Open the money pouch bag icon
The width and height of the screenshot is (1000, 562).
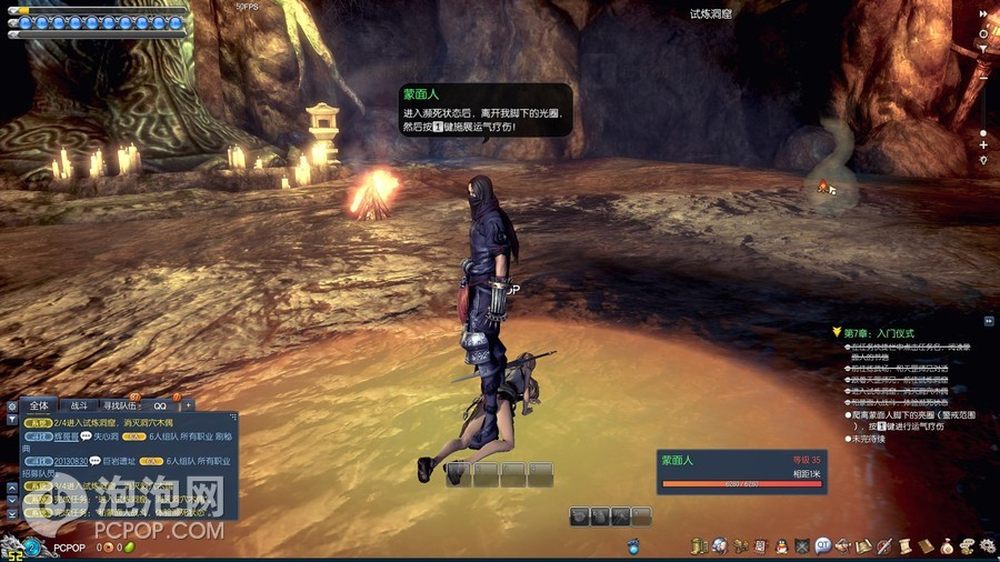[x=946, y=545]
